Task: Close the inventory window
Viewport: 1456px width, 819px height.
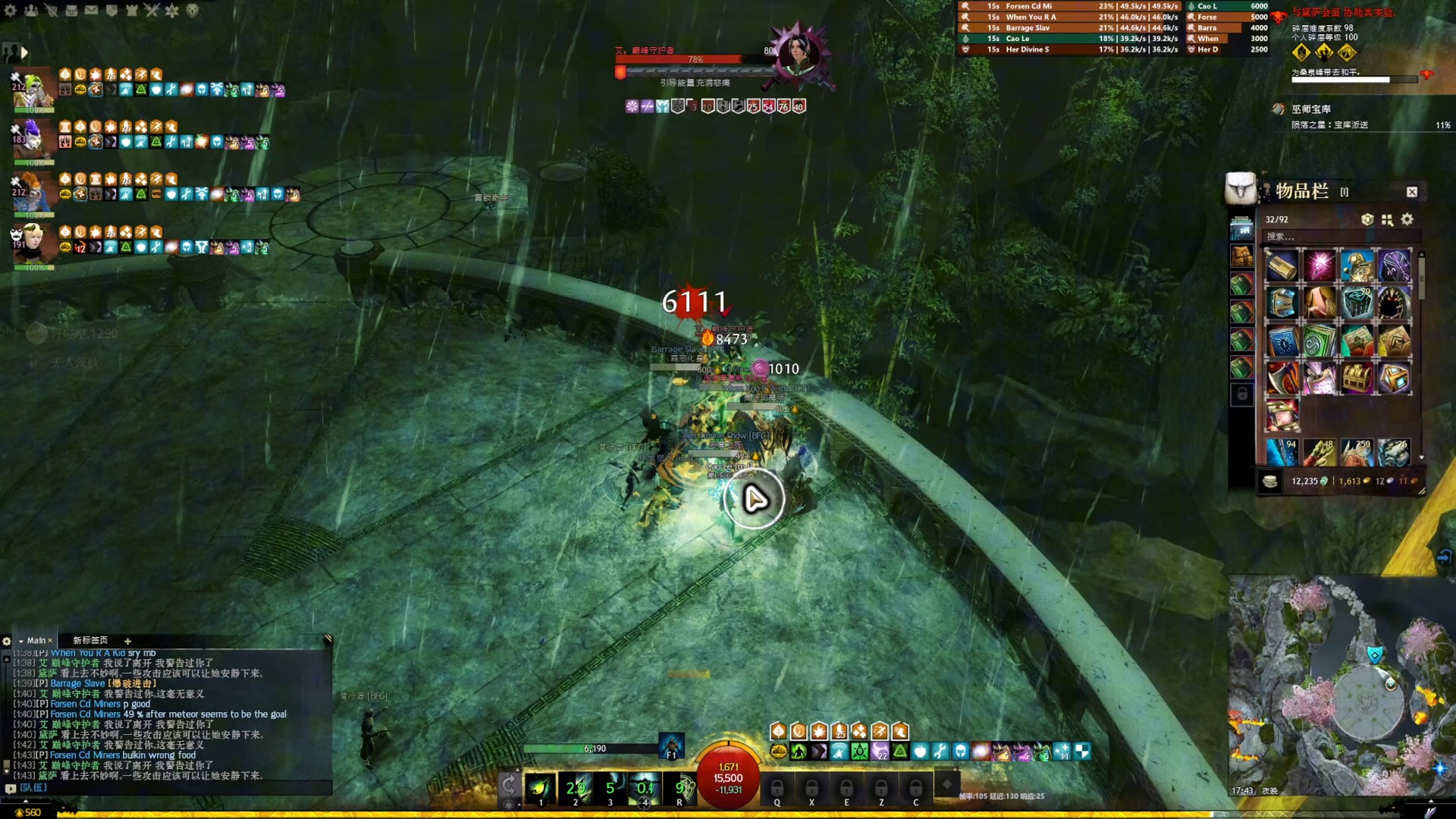Action: (1411, 192)
